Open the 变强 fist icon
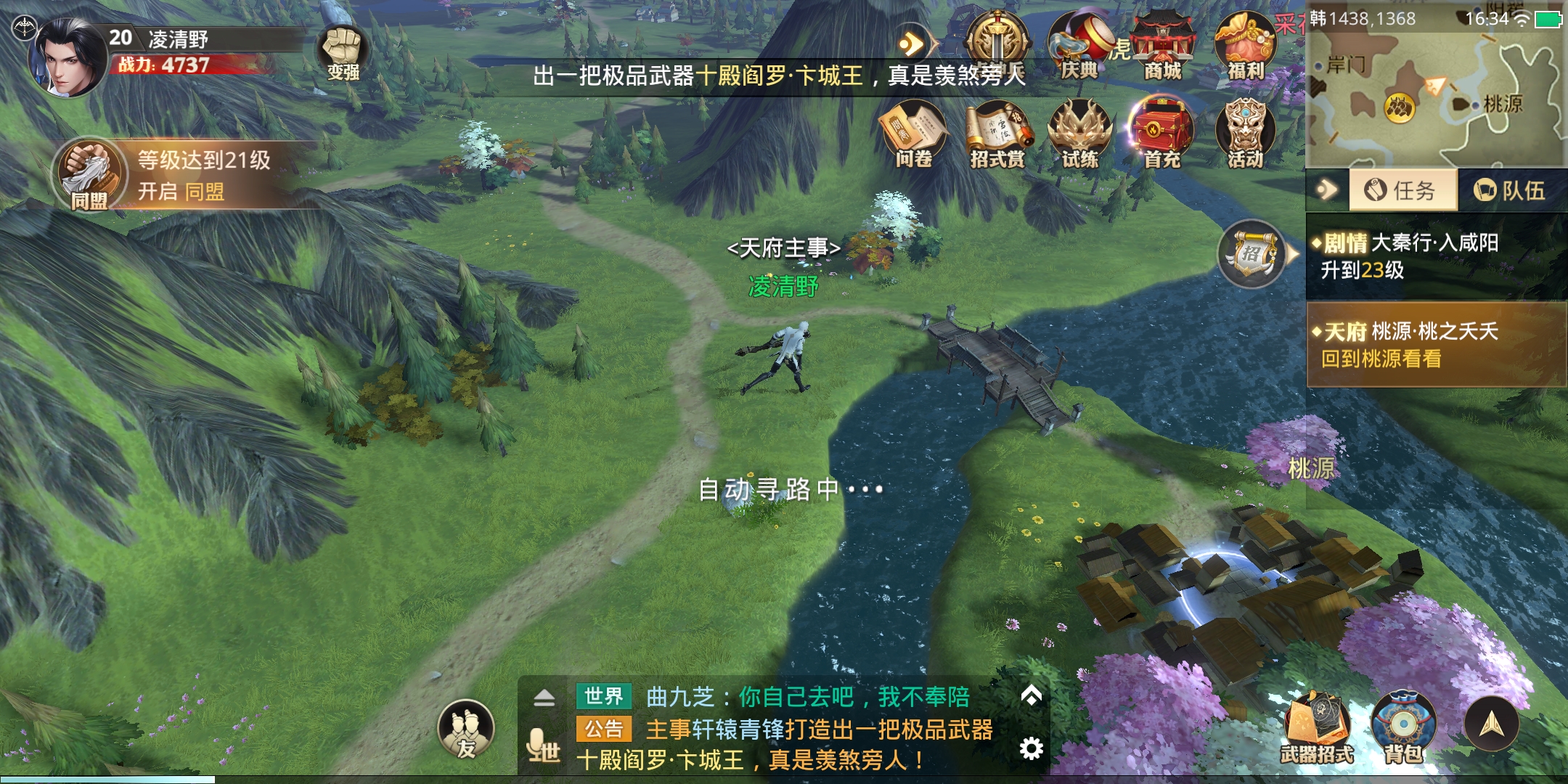1568x784 pixels. (x=343, y=53)
